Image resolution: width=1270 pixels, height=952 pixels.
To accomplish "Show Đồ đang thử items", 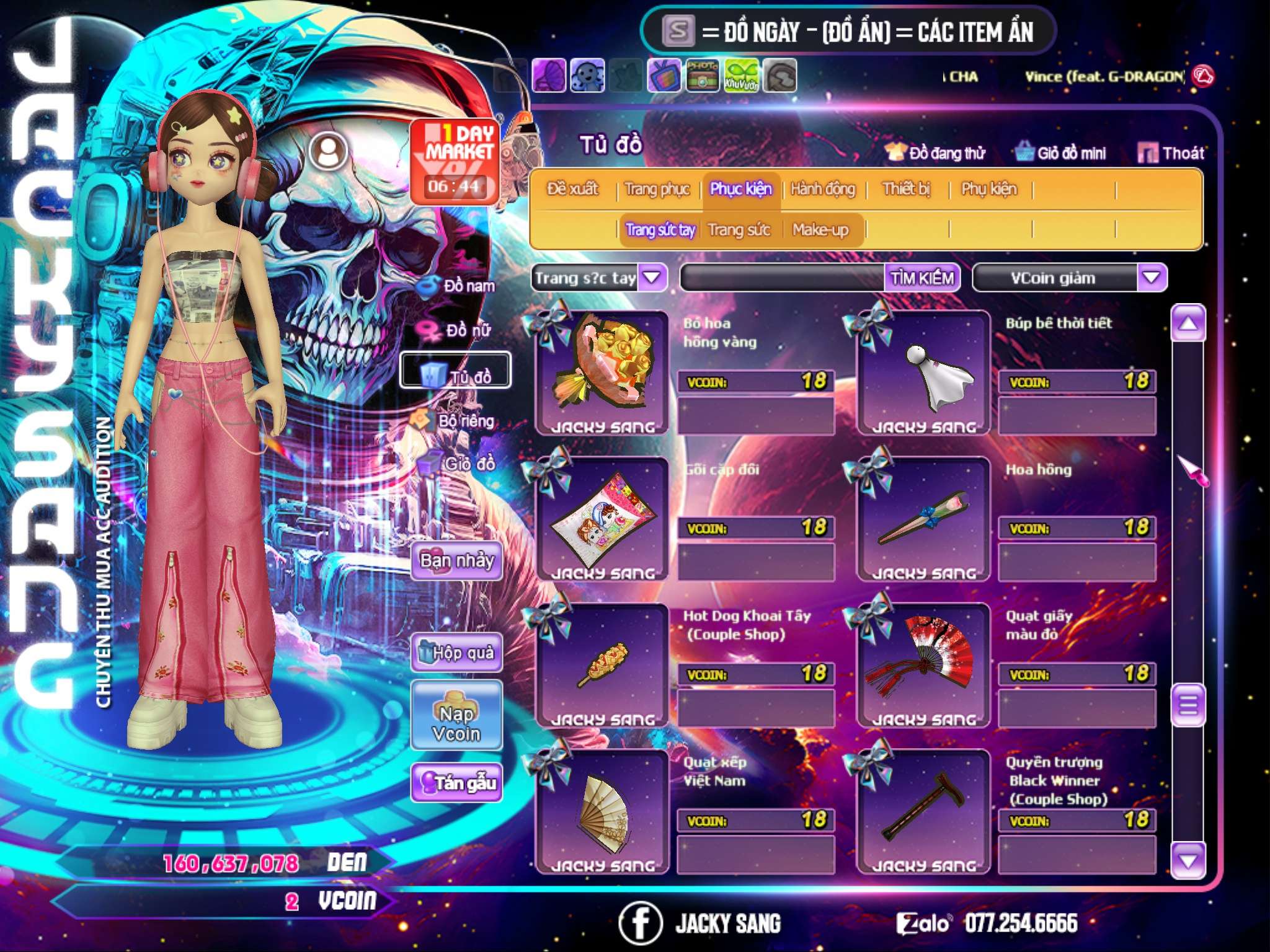I will tap(935, 152).
